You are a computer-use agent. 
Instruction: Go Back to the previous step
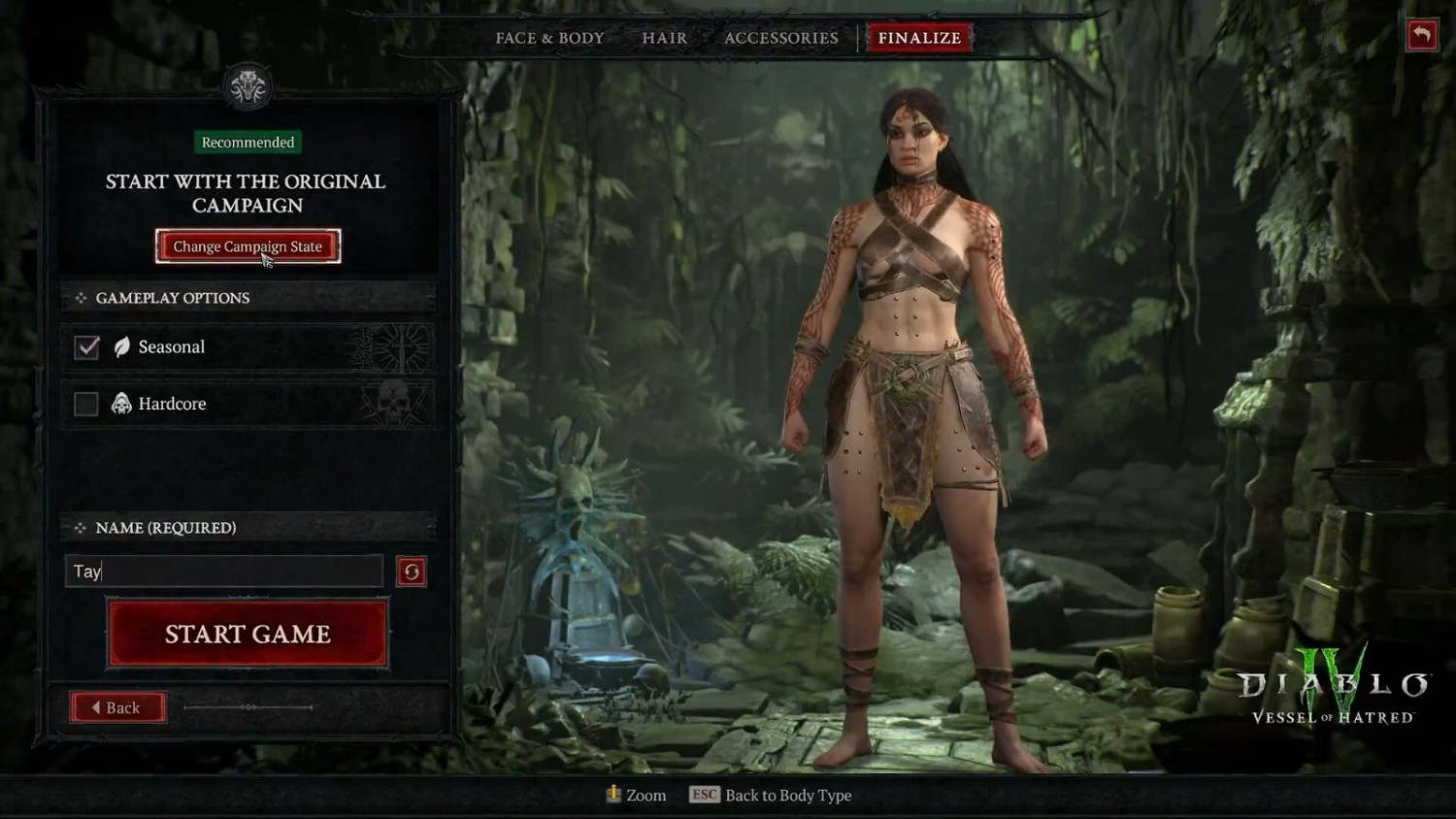117,707
